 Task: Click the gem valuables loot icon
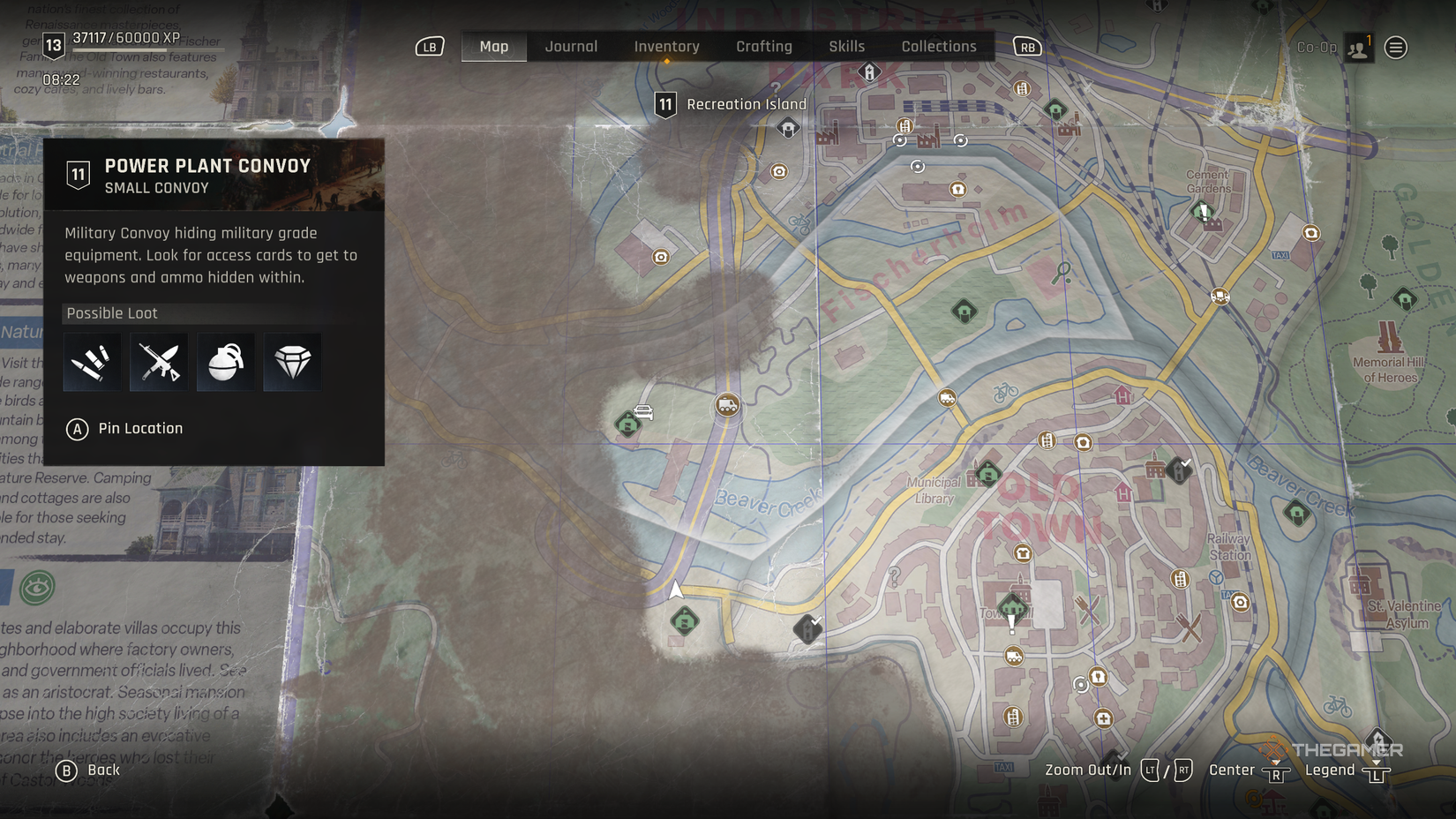click(x=292, y=361)
